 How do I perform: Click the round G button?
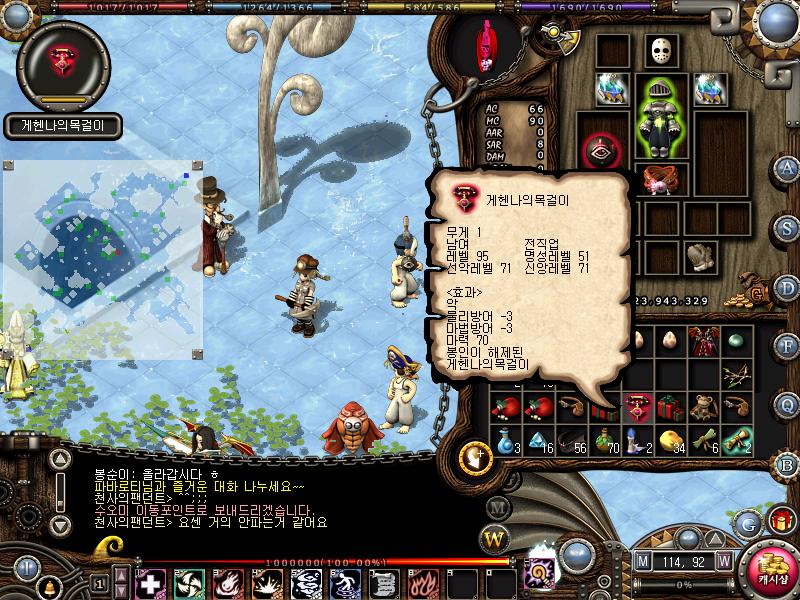[746, 523]
